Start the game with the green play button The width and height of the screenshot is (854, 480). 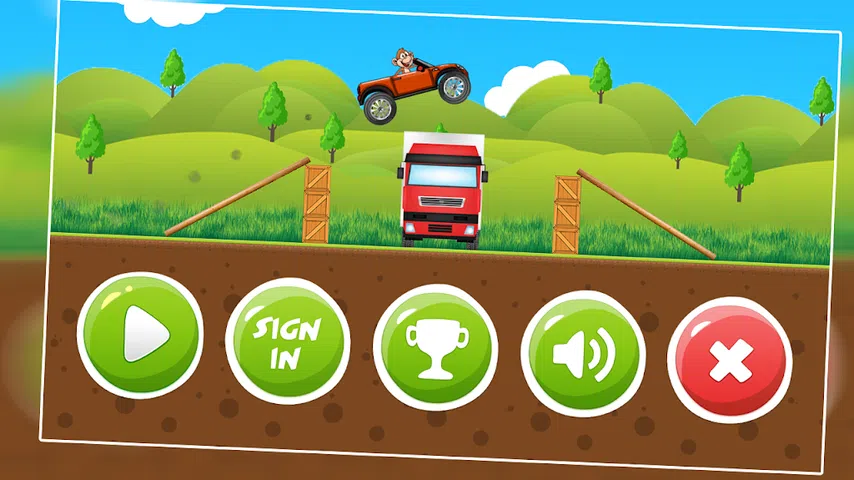tap(140, 334)
